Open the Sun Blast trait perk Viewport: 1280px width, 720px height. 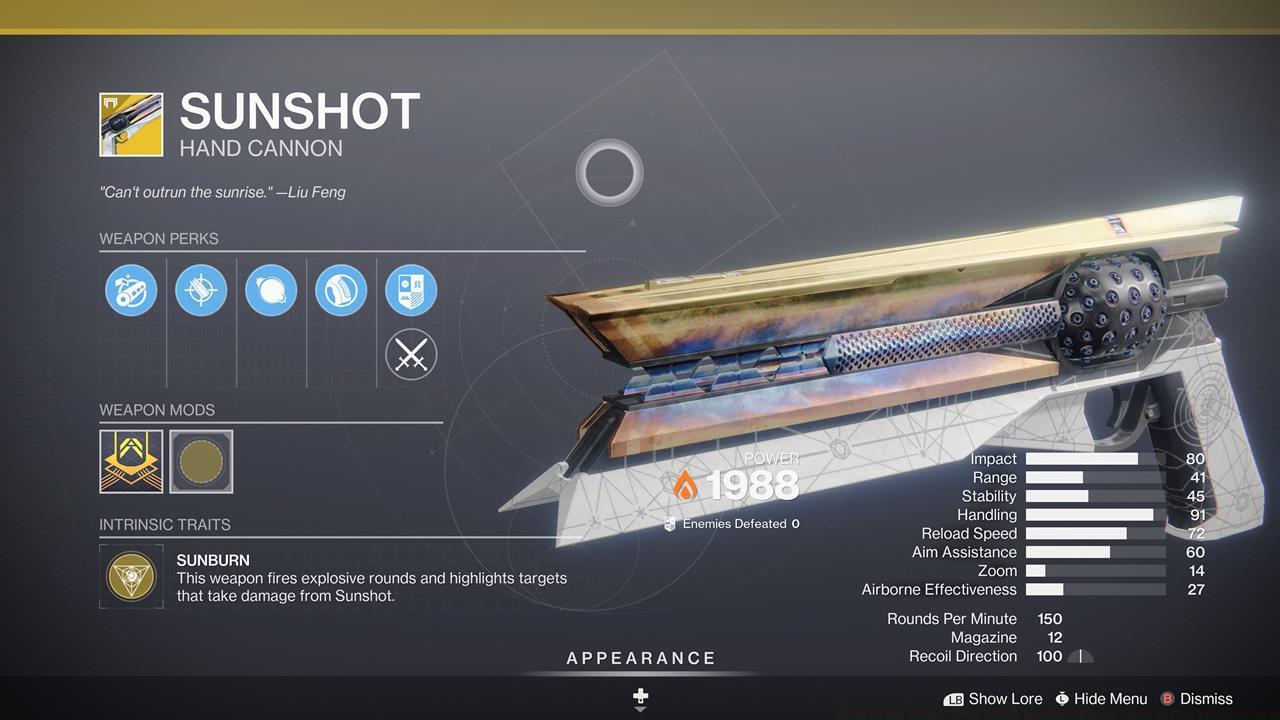(x=271, y=290)
